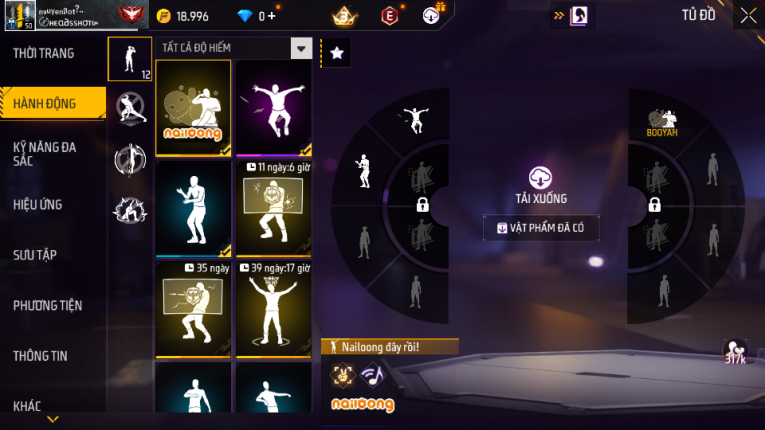Select the emote with 39 ngày timer
Viewport: 765px width, 430px height.
(x=273, y=308)
